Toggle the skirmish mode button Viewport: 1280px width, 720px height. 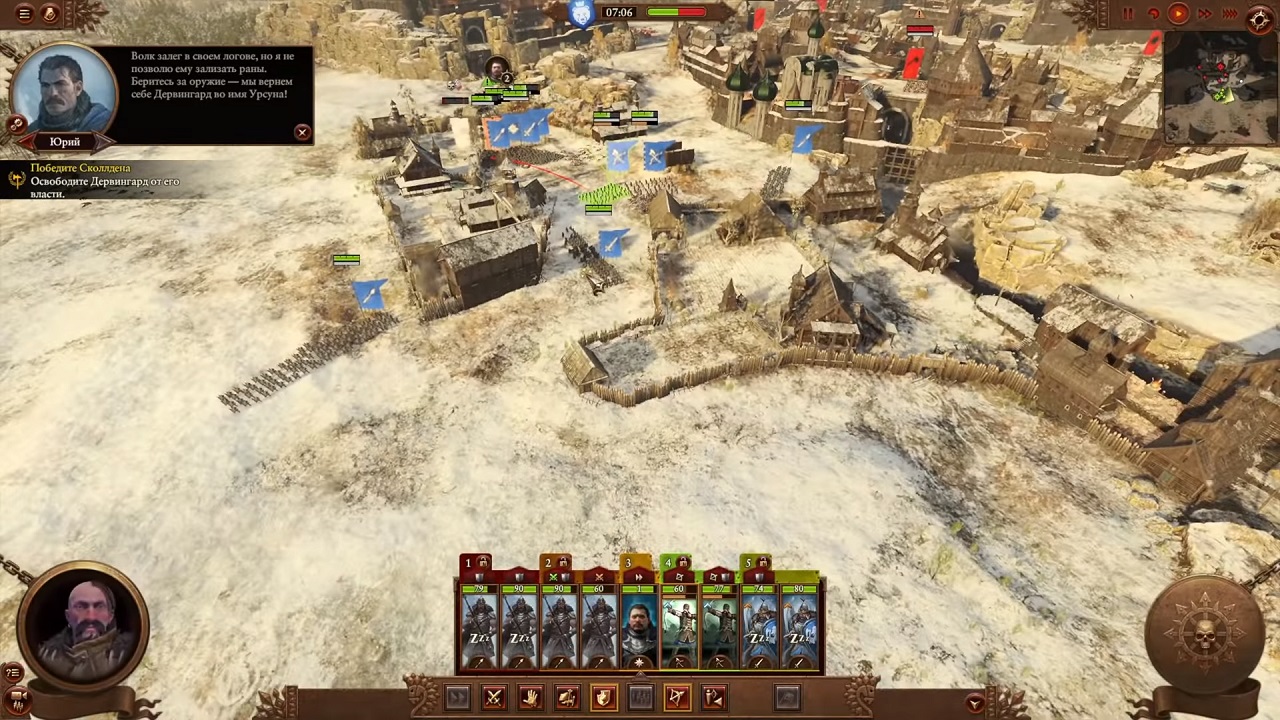(x=714, y=698)
